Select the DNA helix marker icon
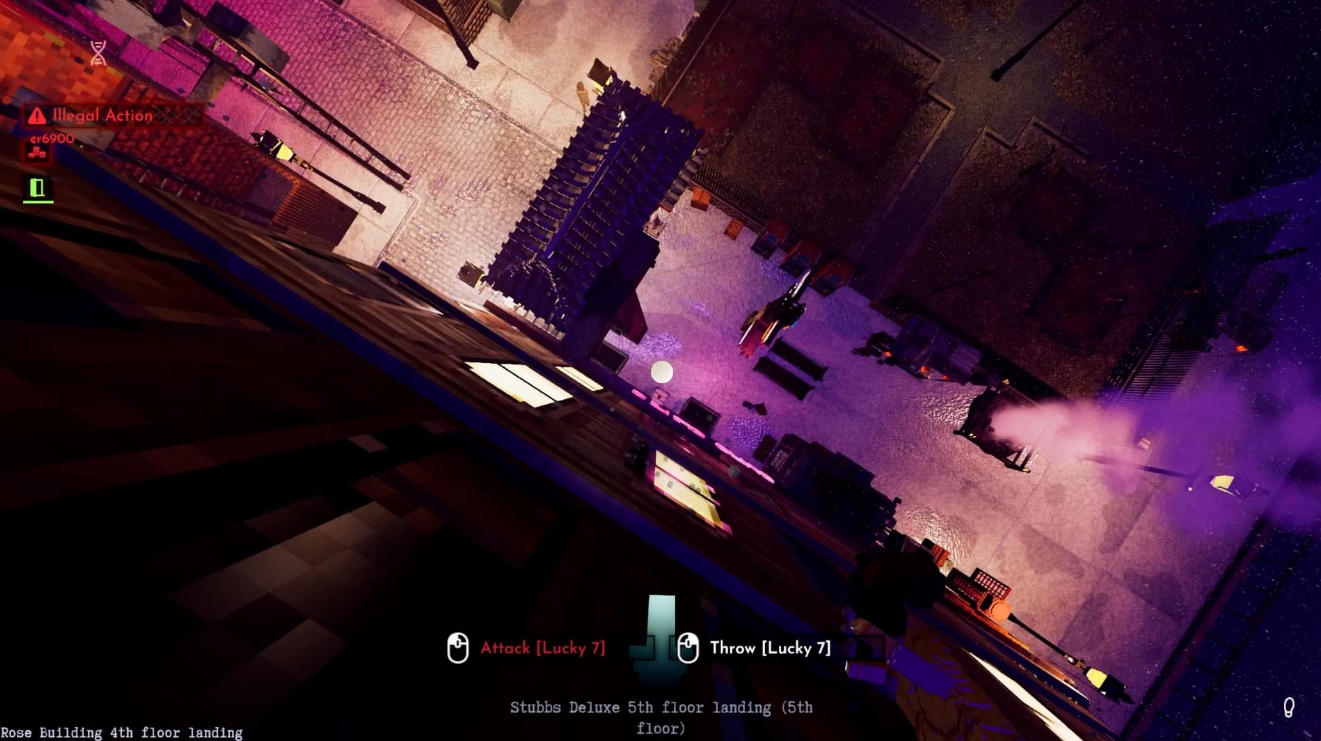 pos(97,52)
